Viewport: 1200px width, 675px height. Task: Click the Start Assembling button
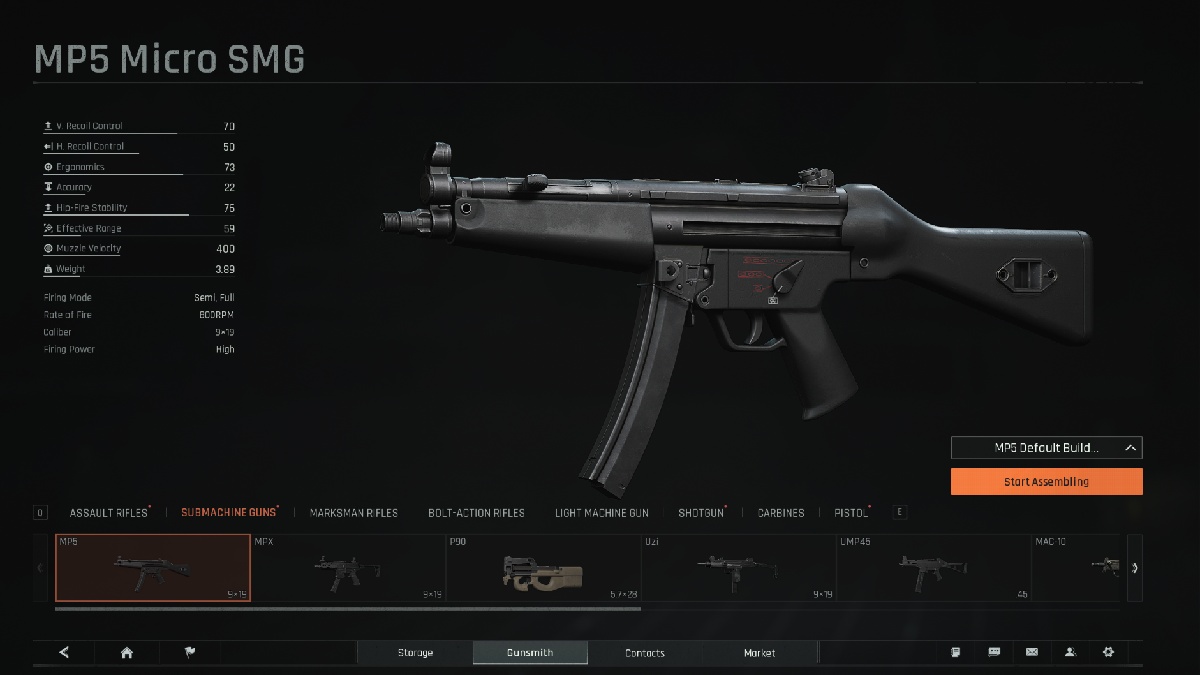coord(1046,481)
